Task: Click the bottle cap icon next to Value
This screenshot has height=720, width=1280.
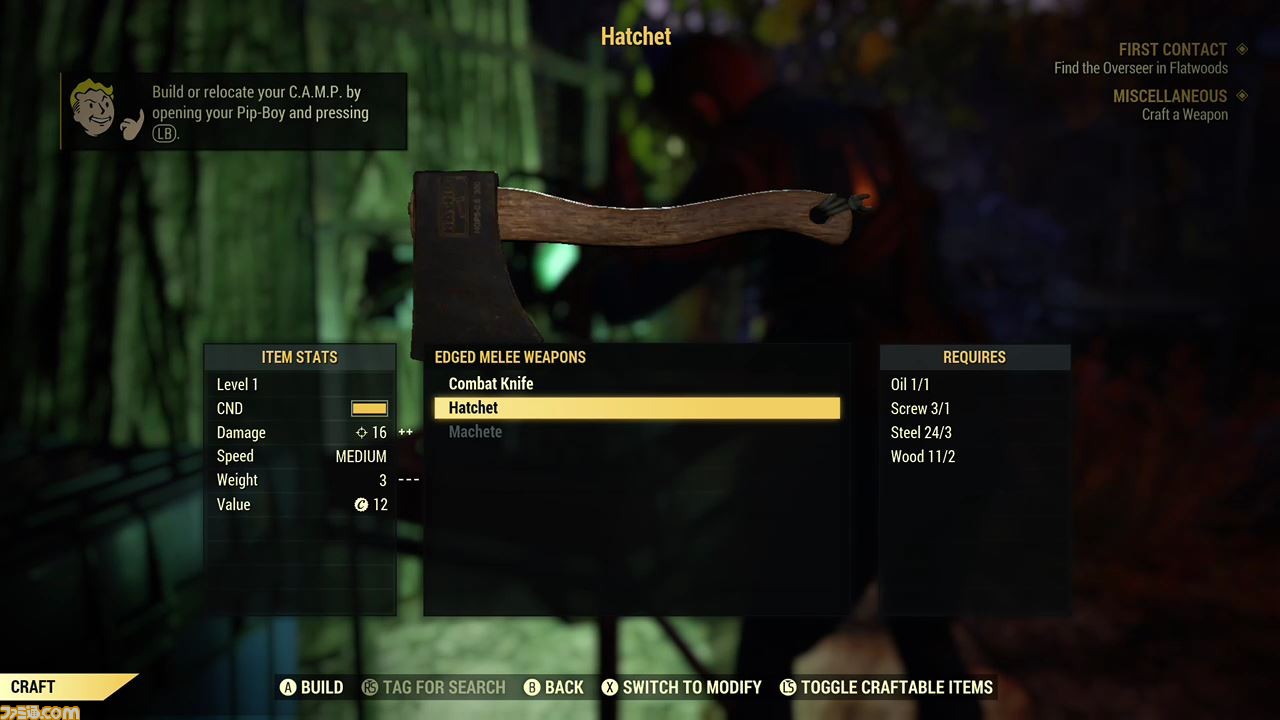Action: 361,504
